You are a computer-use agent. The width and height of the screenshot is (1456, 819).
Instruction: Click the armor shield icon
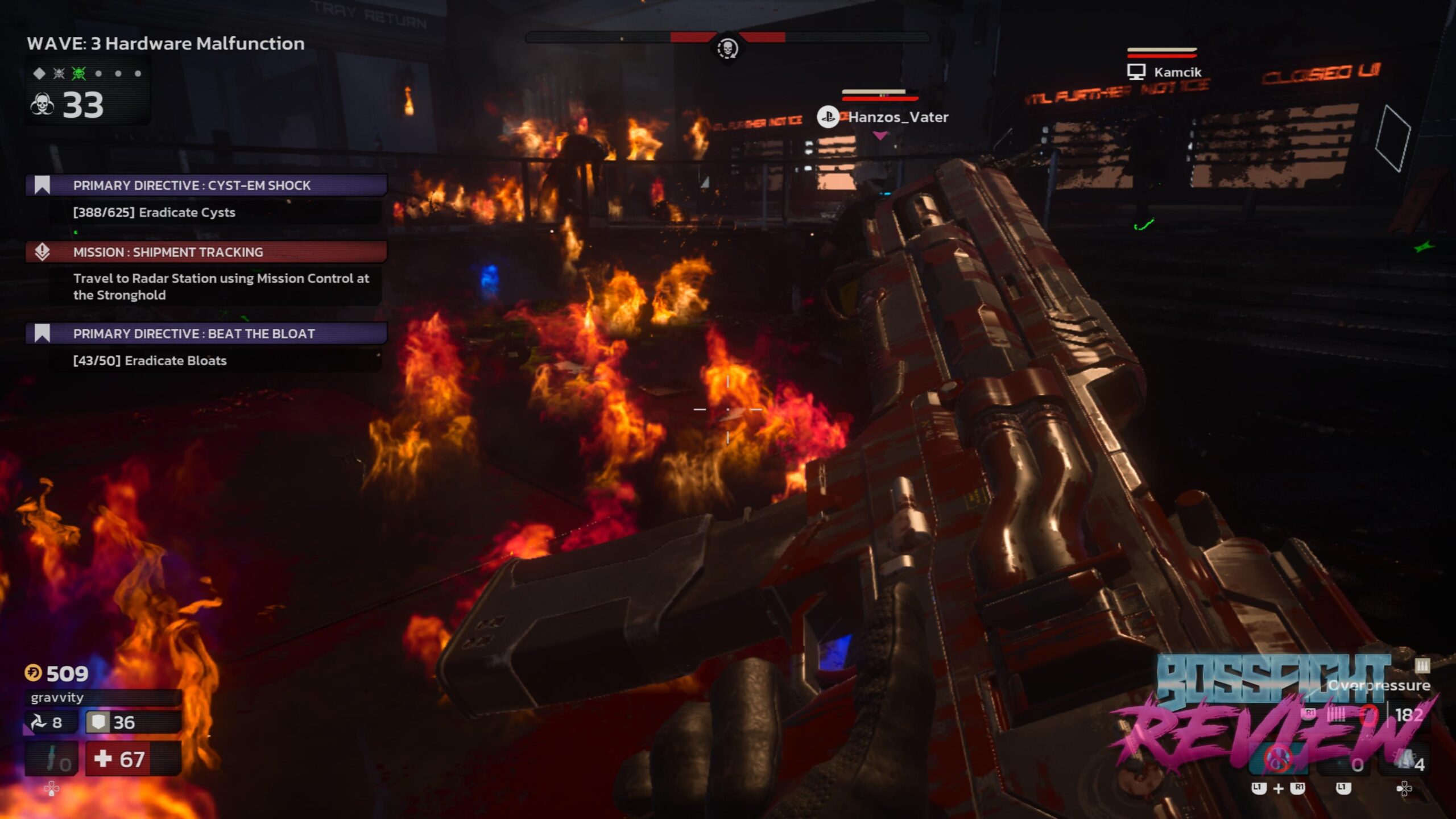click(98, 722)
